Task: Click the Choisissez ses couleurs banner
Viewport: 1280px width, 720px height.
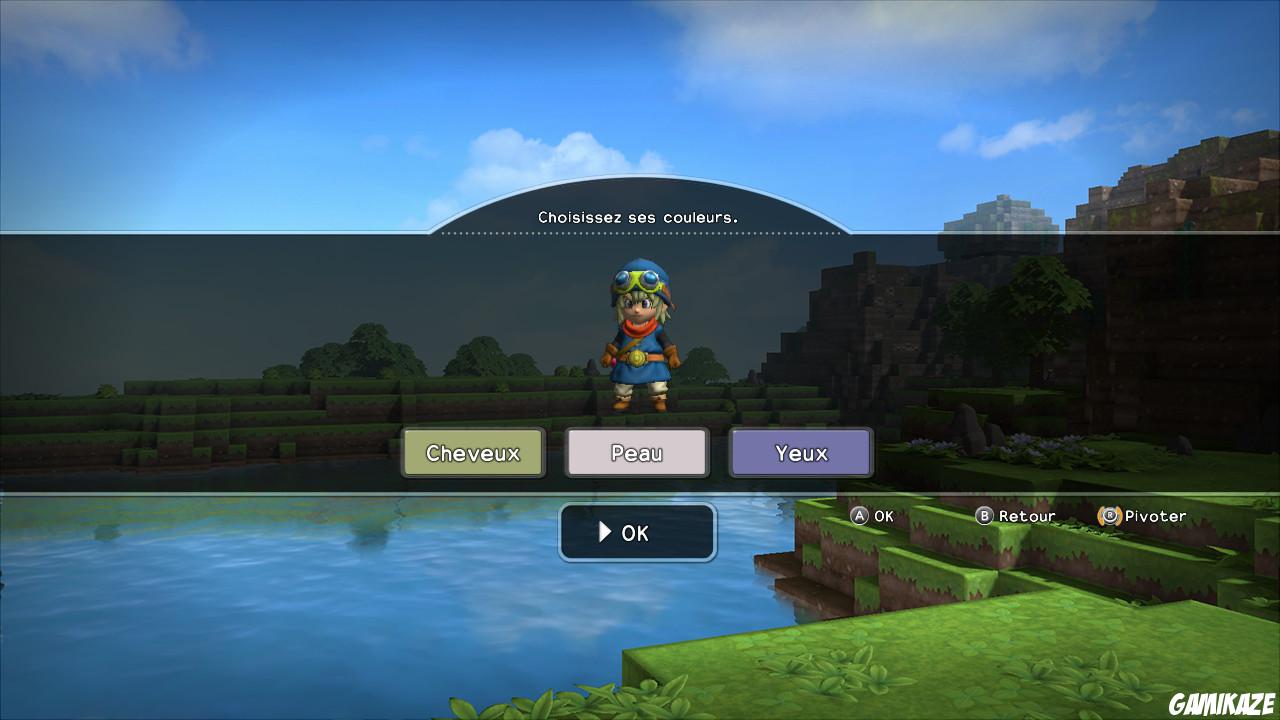Action: 638,215
